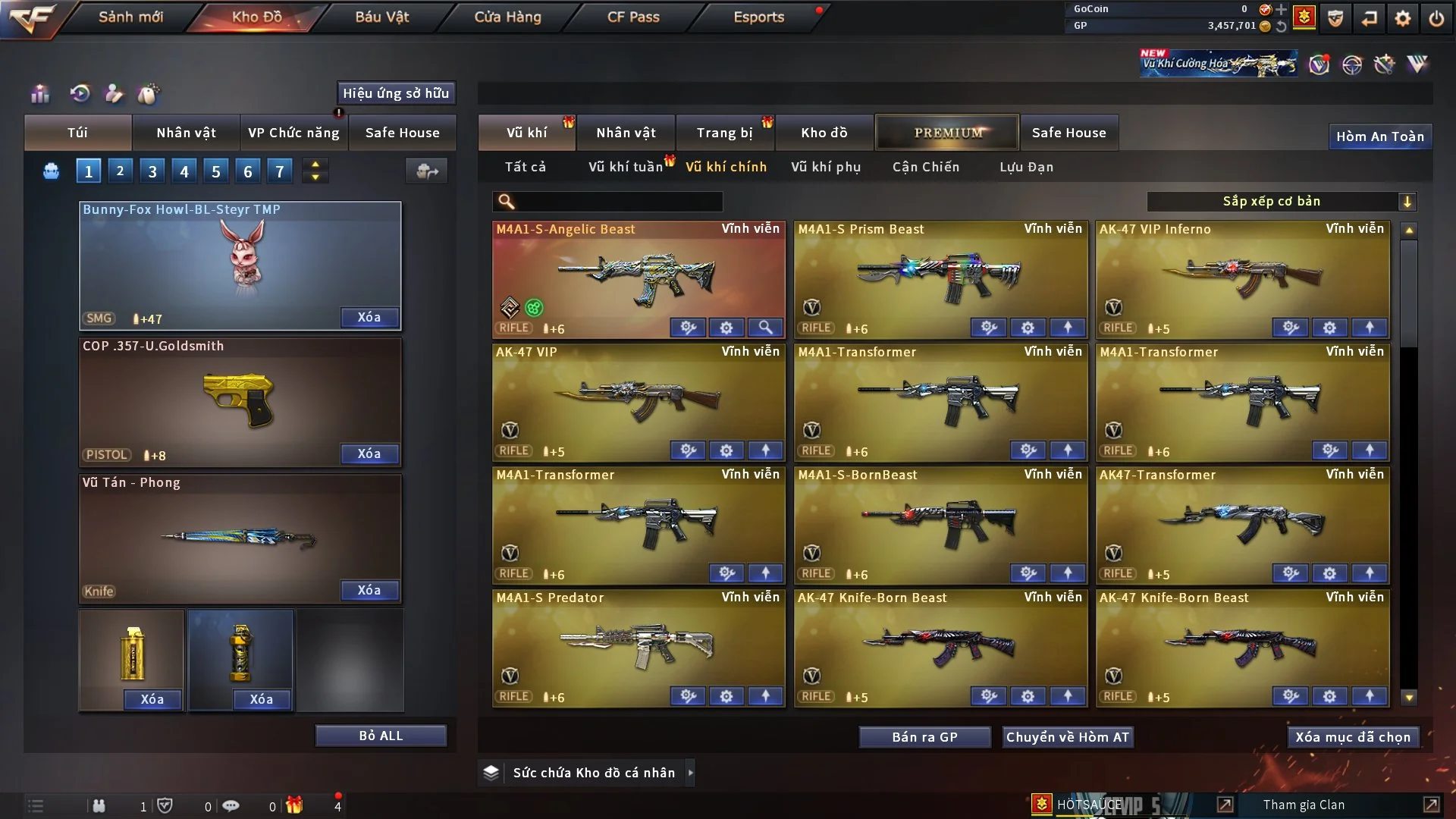Screen dimensions: 1456x819
Task: Show the Vũ khí phụ category
Action: pyautogui.click(x=826, y=167)
